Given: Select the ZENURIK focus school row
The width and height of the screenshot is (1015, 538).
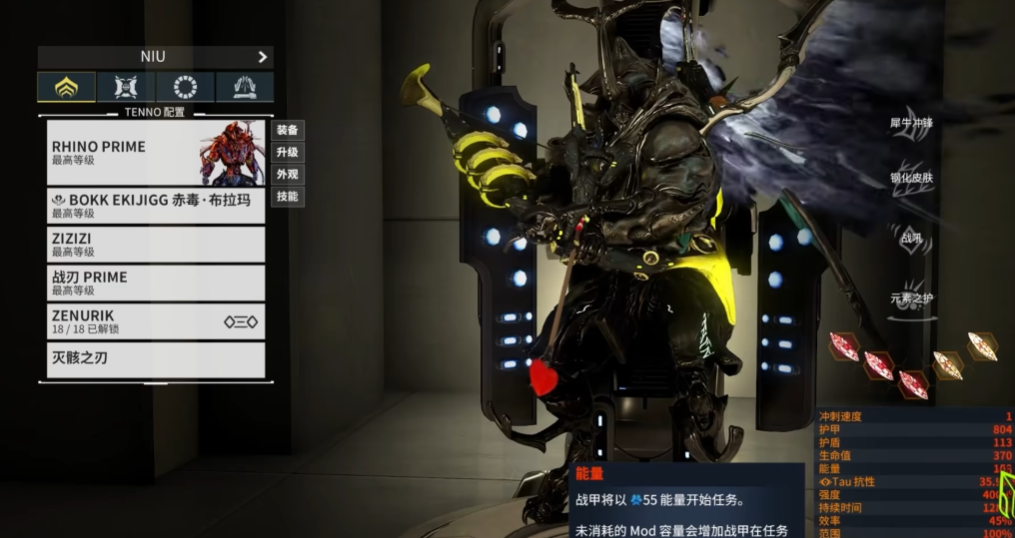Looking at the screenshot, I should tap(156, 321).
